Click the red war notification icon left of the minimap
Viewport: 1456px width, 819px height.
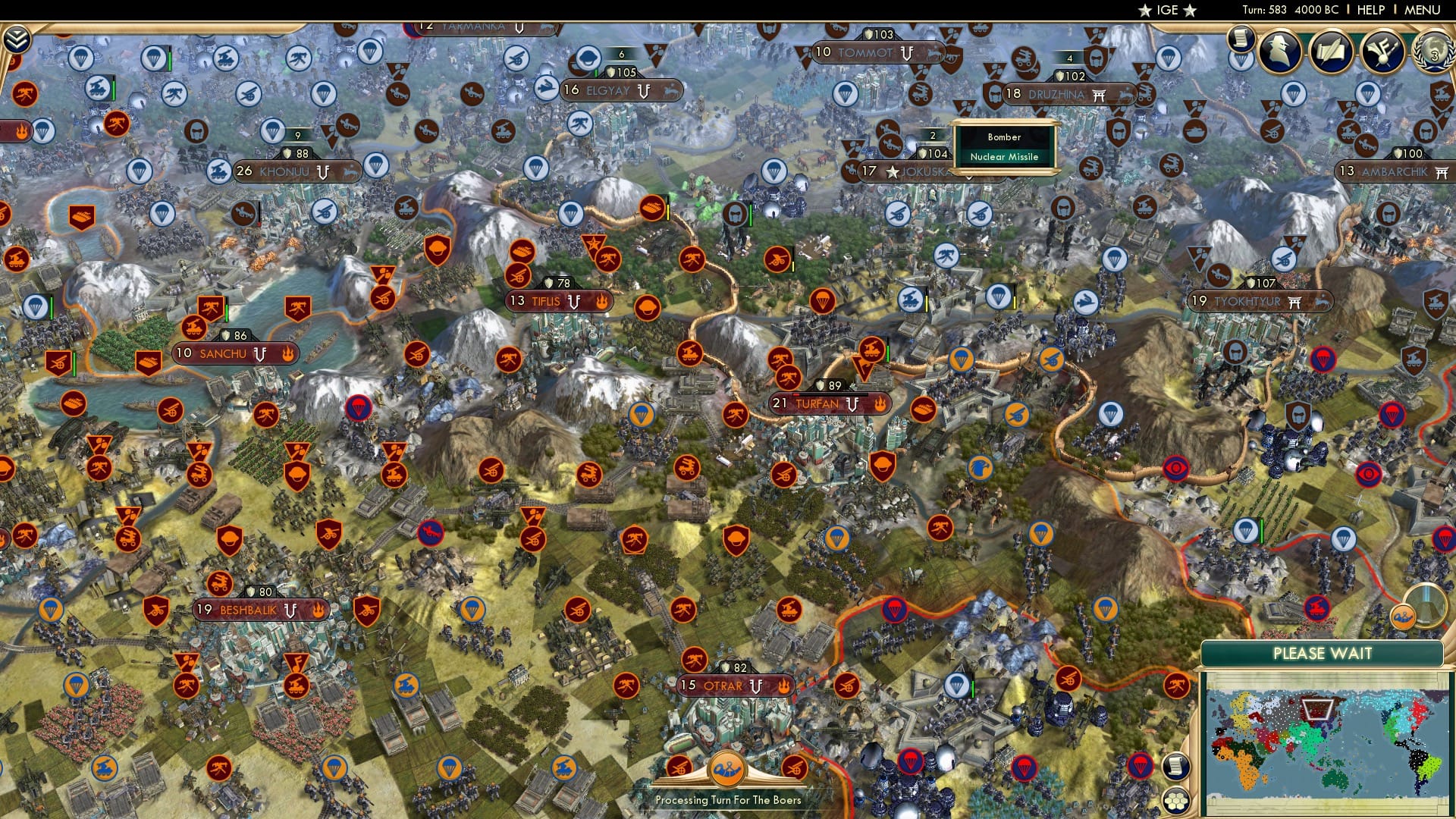click(x=1178, y=684)
